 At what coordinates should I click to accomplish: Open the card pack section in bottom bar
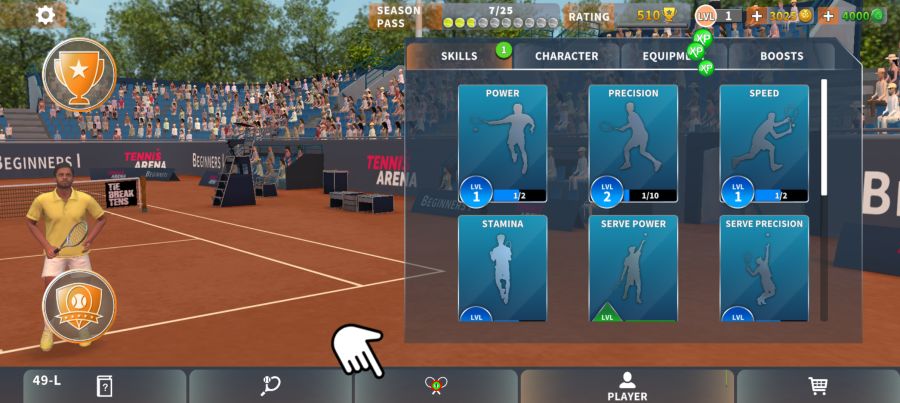click(x=104, y=386)
